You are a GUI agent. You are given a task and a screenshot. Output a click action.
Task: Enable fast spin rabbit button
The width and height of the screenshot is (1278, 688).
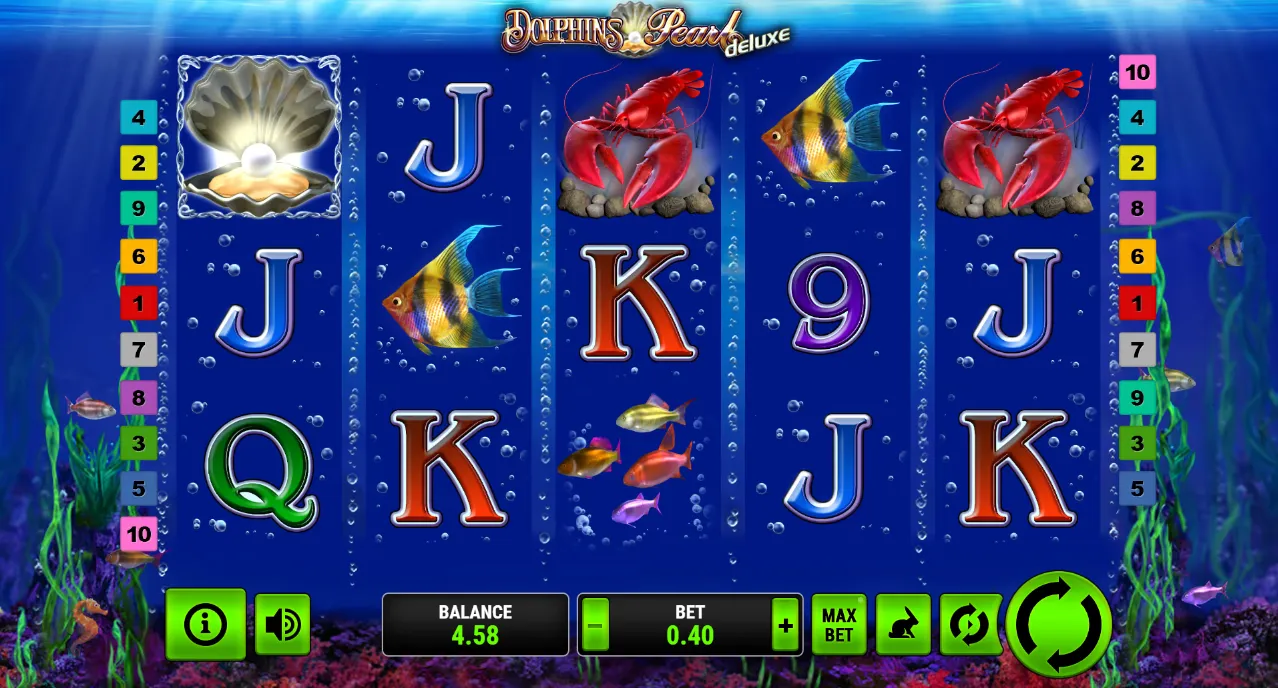pyautogui.click(x=903, y=625)
